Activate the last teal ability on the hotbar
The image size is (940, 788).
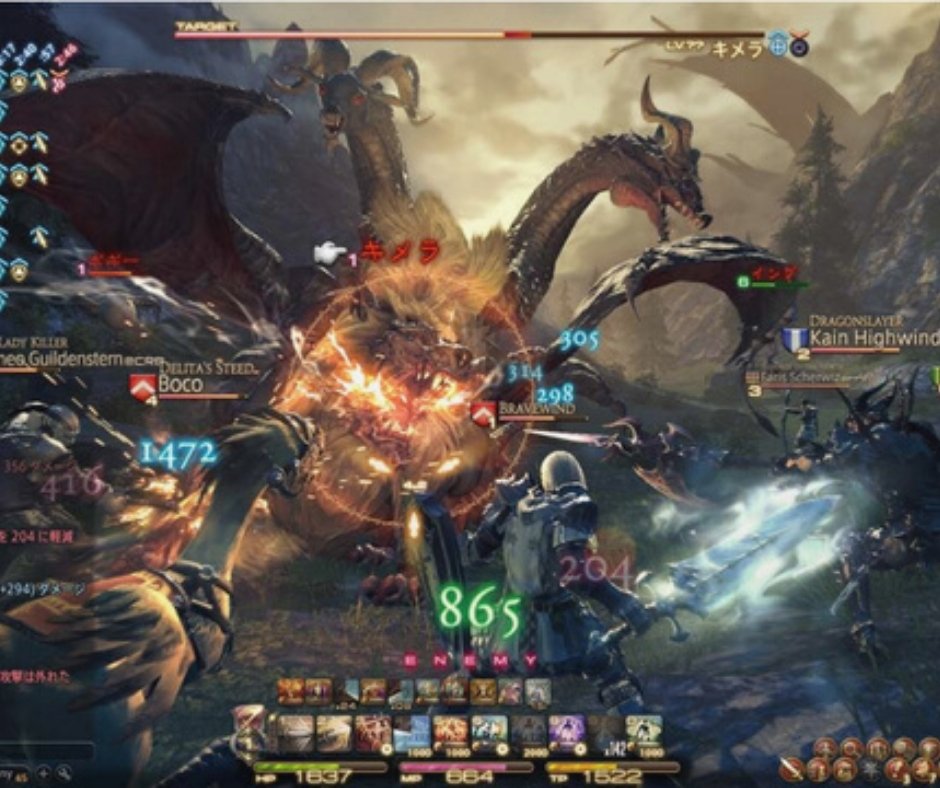(x=644, y=733)
